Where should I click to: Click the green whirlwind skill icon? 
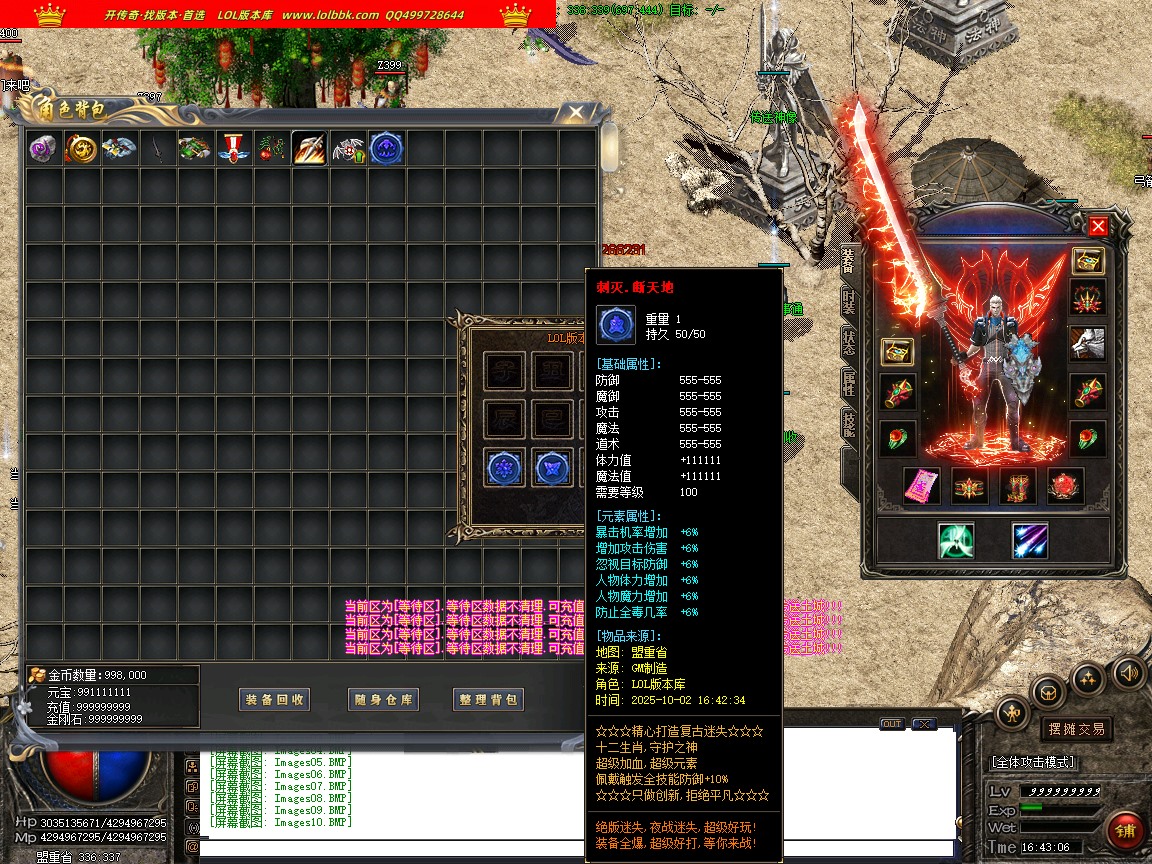click(956, 541)
